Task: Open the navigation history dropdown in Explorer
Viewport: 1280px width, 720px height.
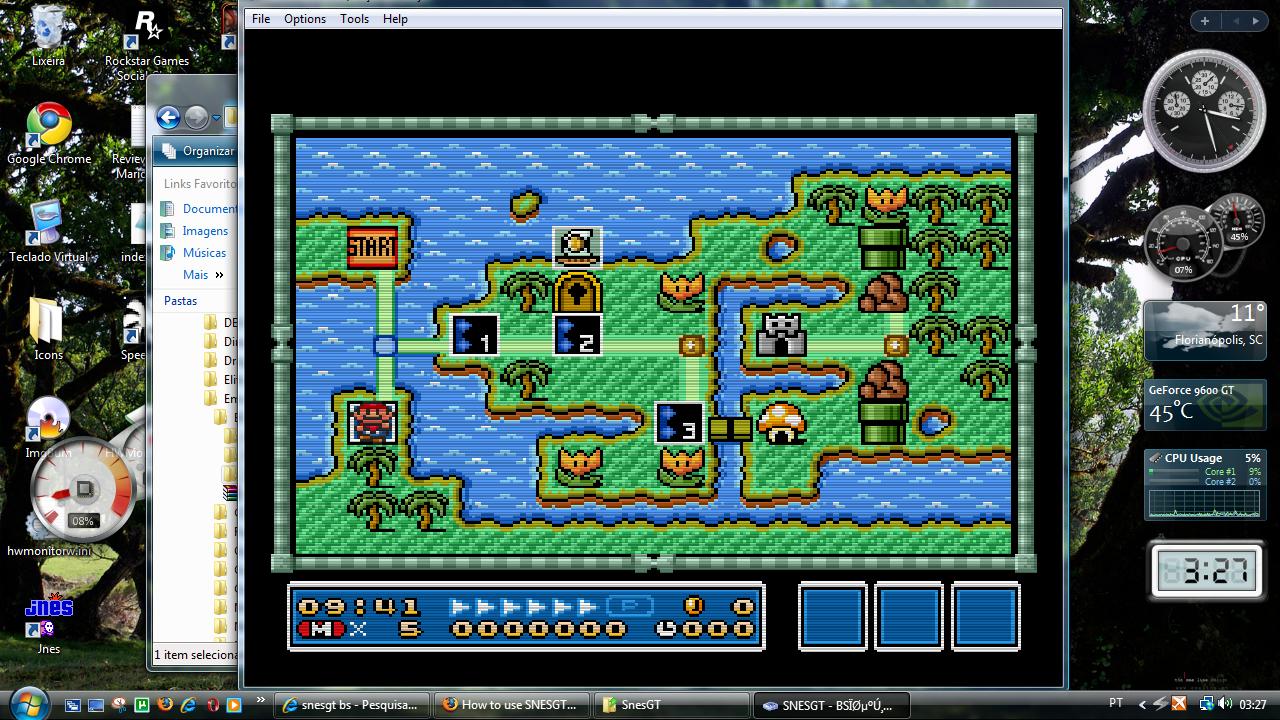Action: (215, 118)
